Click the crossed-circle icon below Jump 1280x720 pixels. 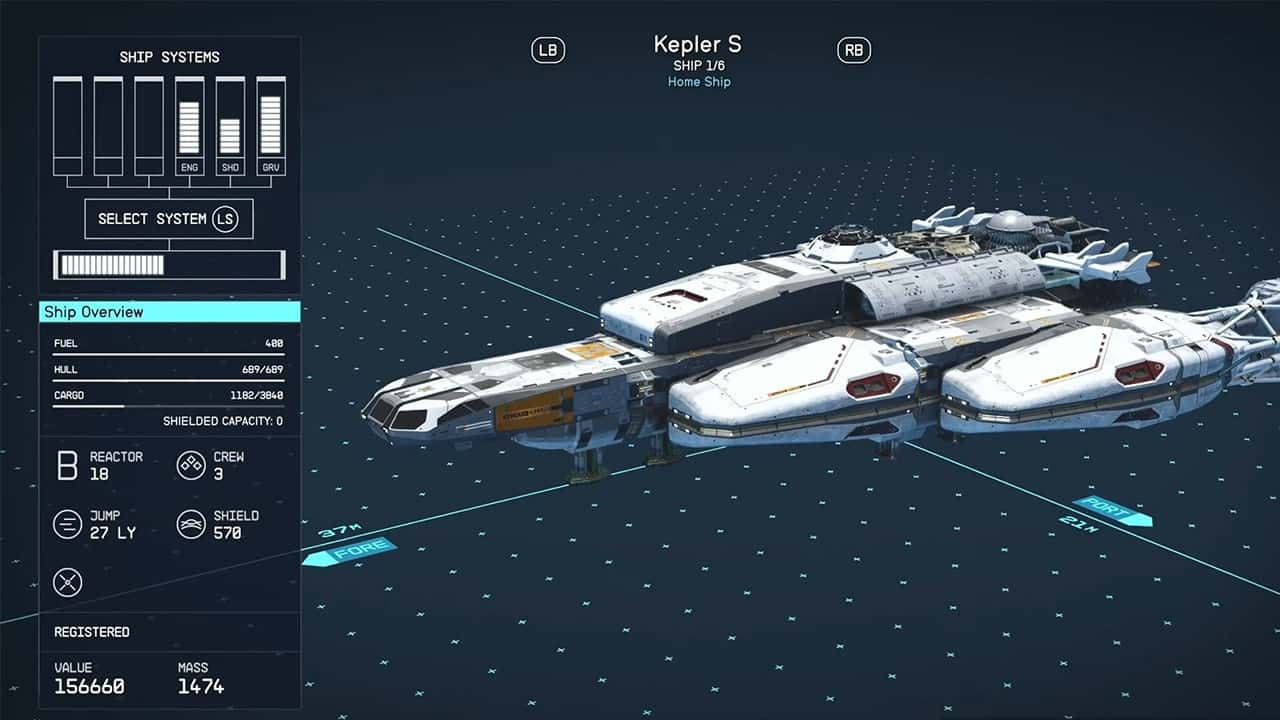tap(67, 582)
